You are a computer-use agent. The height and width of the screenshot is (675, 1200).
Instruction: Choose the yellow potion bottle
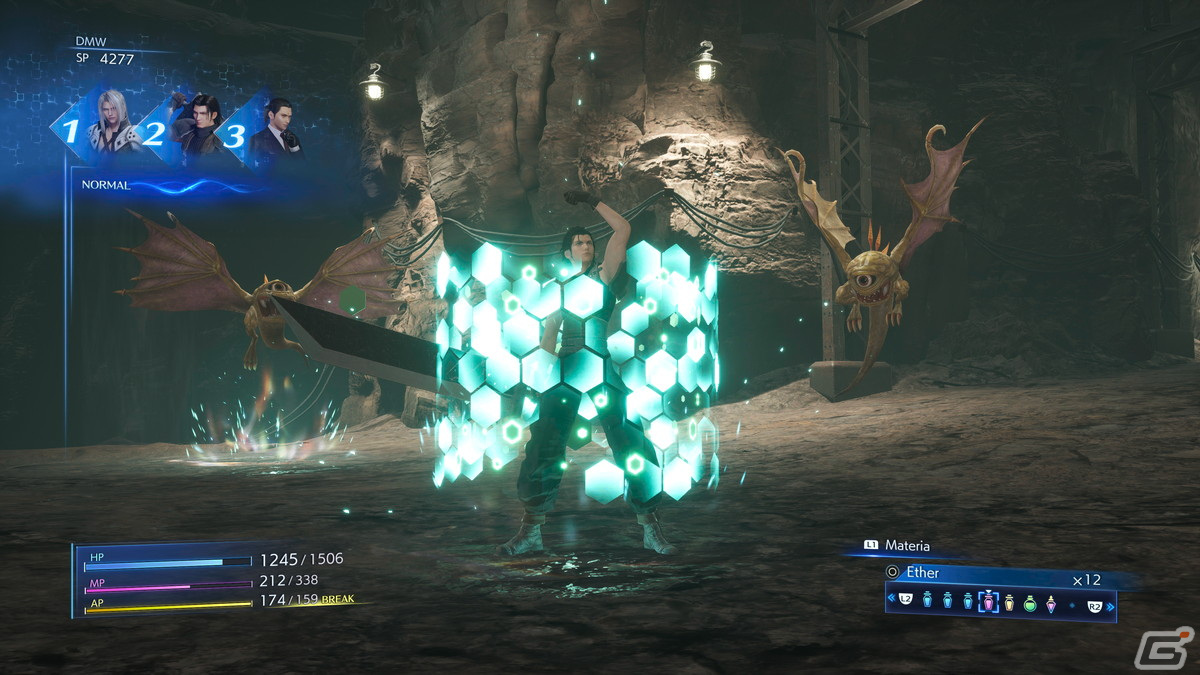click(1009, 603)
